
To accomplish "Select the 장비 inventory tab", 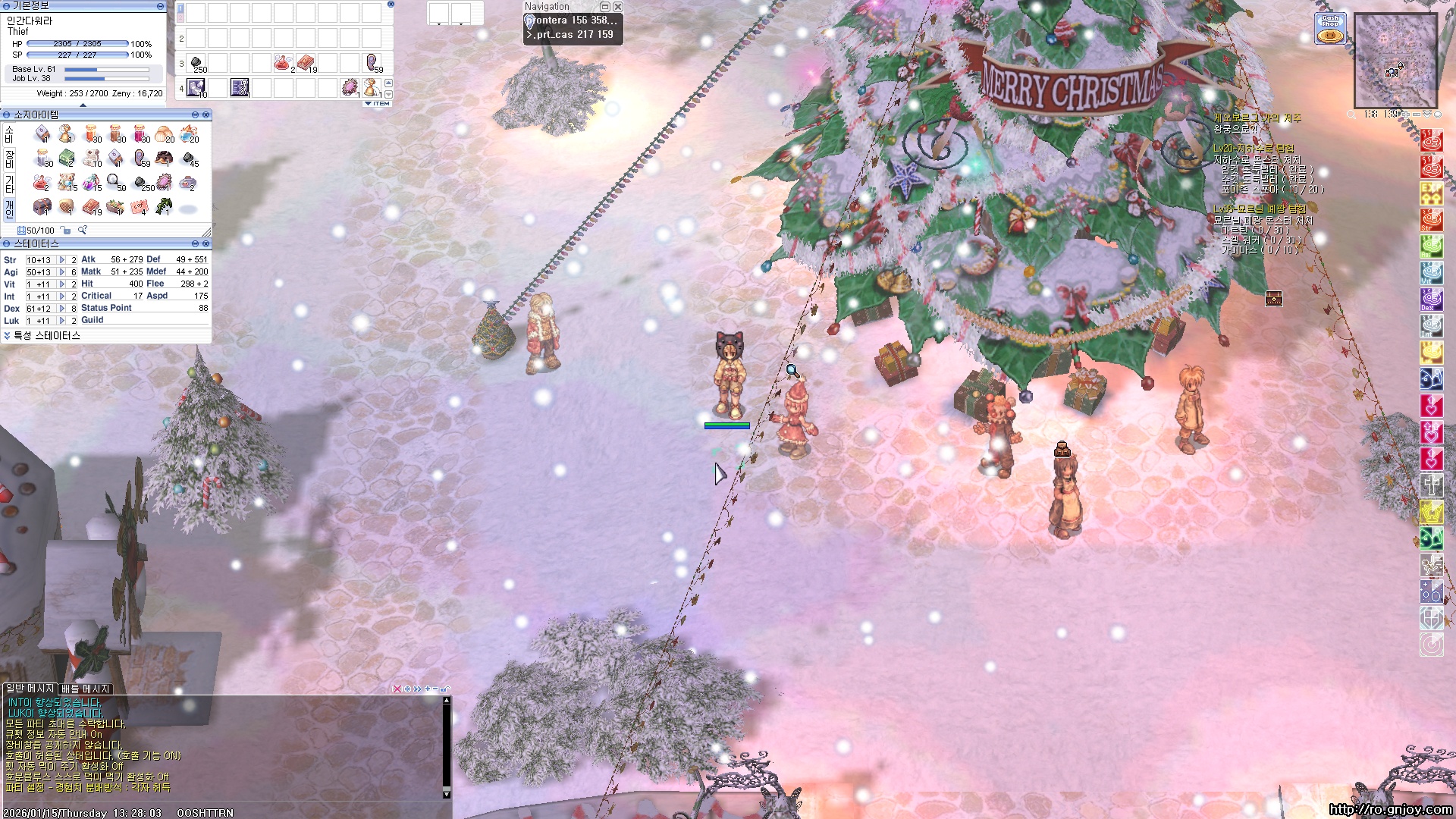I will pos(9,158).
